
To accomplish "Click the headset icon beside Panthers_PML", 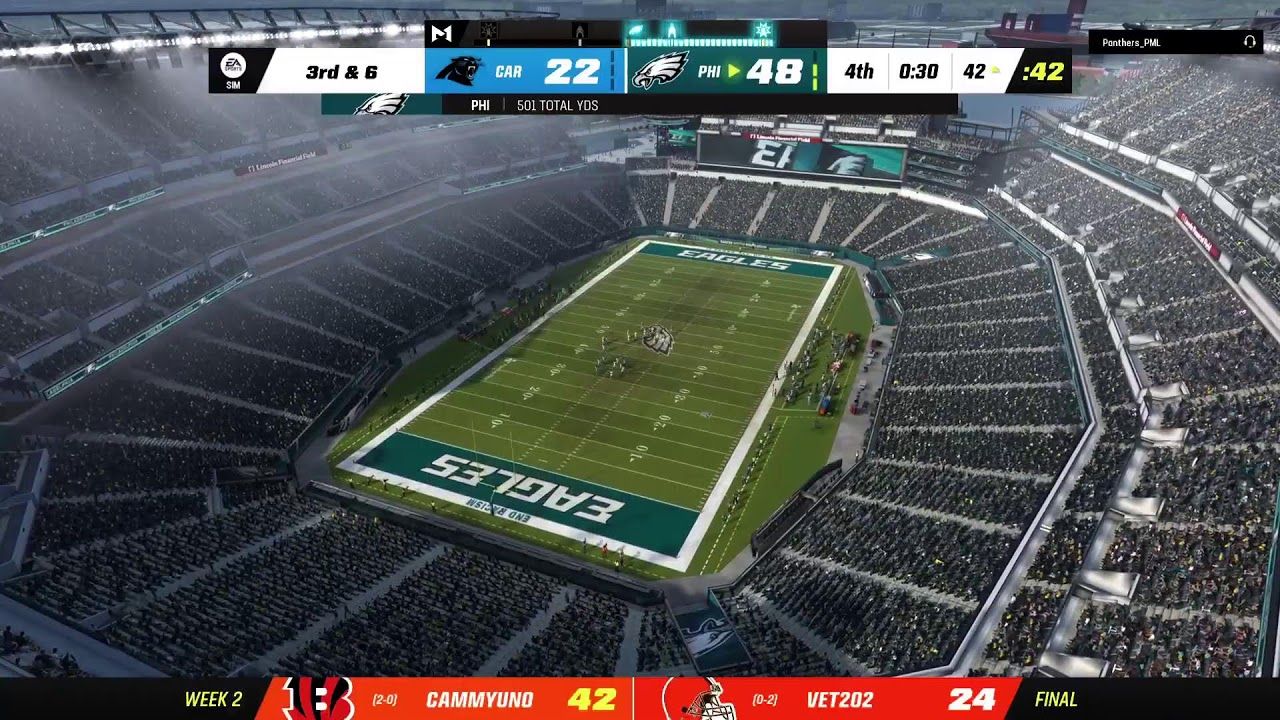I will click(1249, 42).
